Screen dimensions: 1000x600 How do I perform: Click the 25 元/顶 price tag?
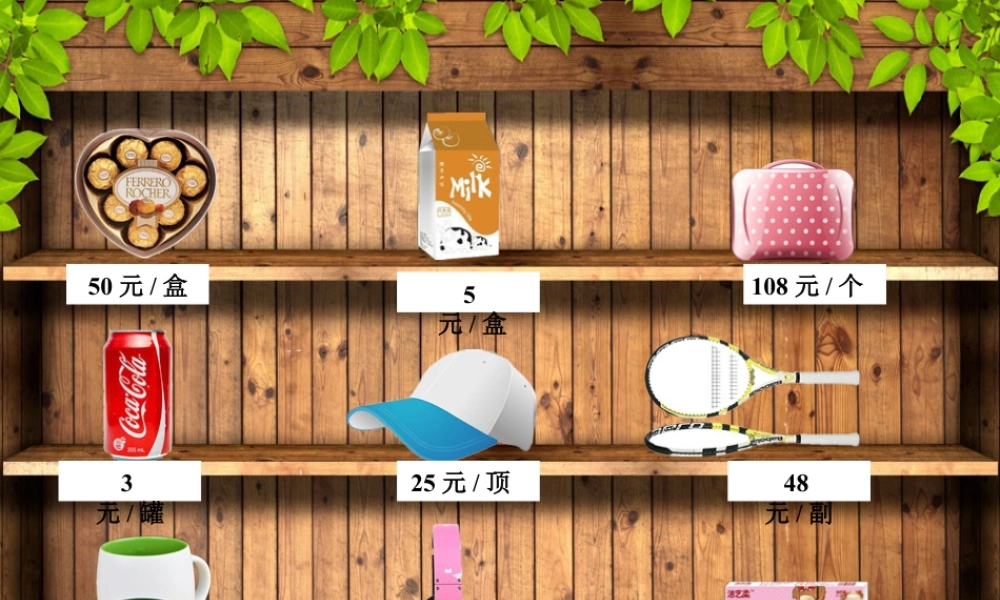pos(468,482)
